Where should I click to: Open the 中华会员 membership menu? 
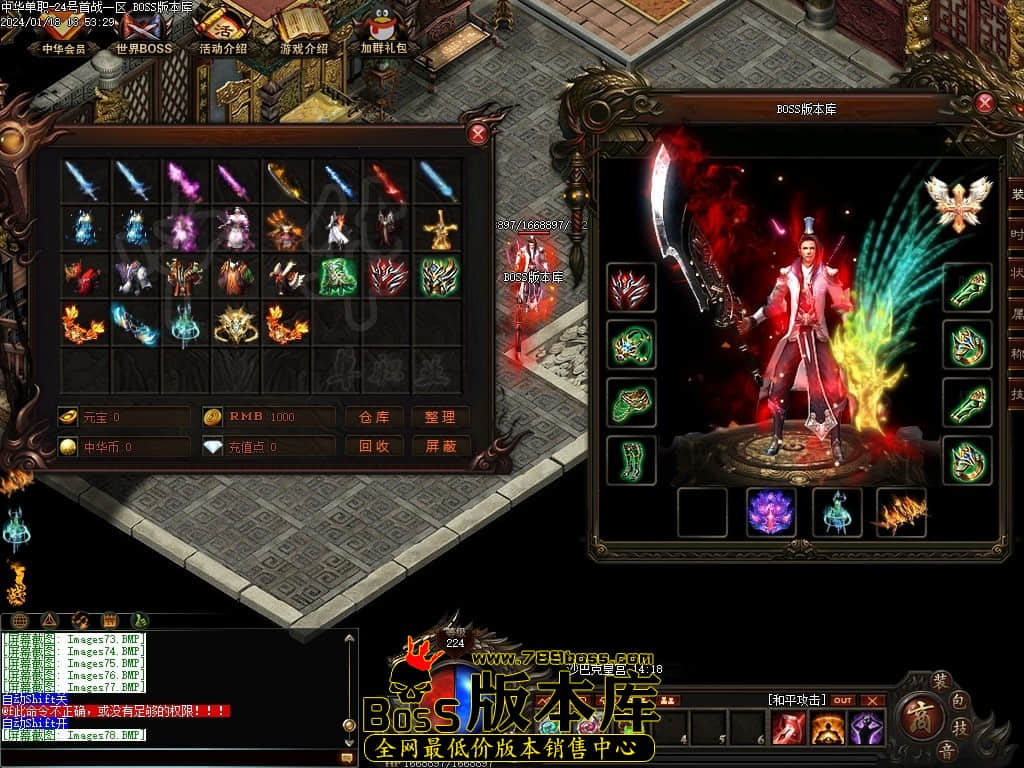[64, 33]
